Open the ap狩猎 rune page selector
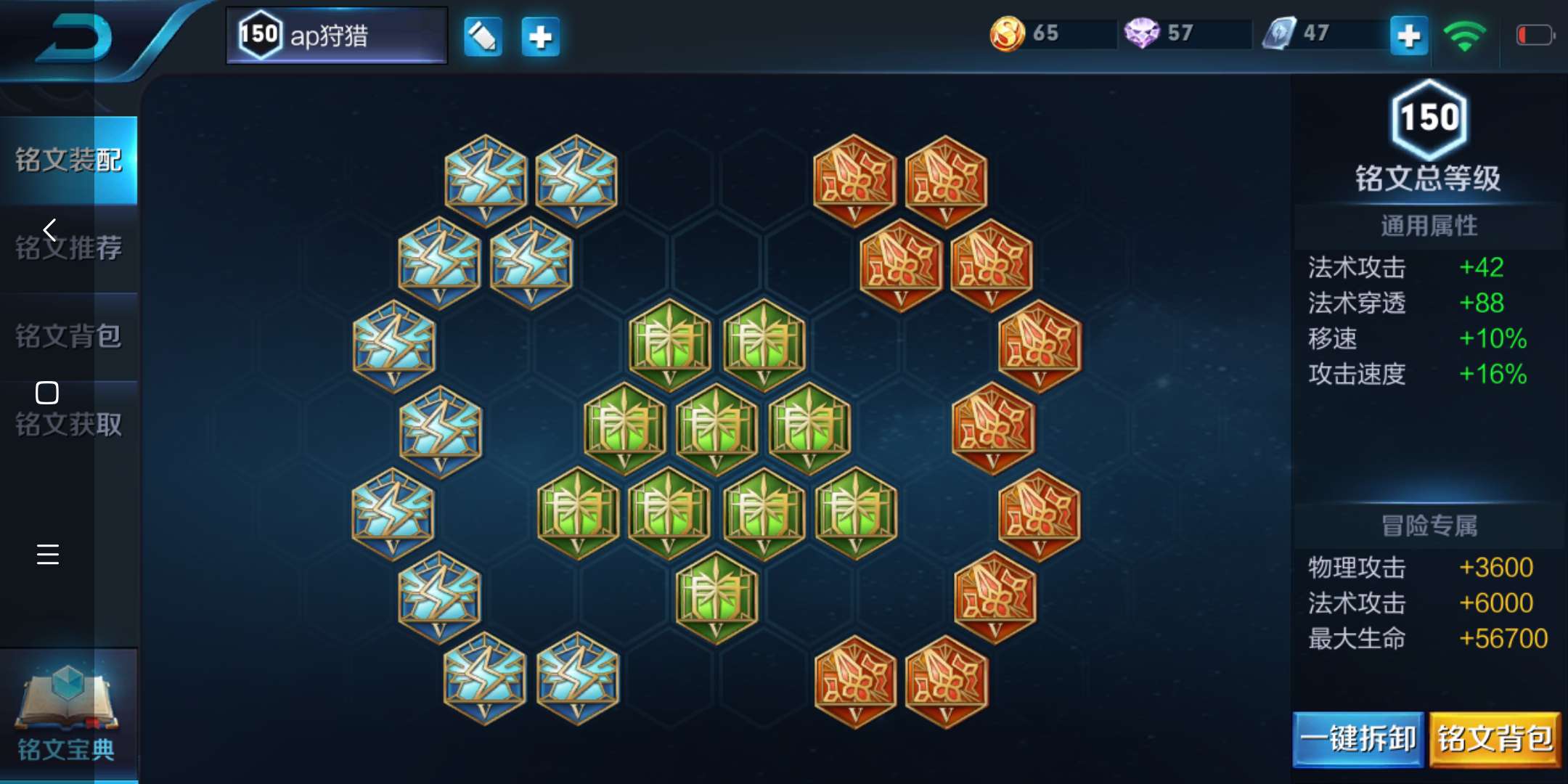This screenshot has width=1568, height=784. [336, 36]
